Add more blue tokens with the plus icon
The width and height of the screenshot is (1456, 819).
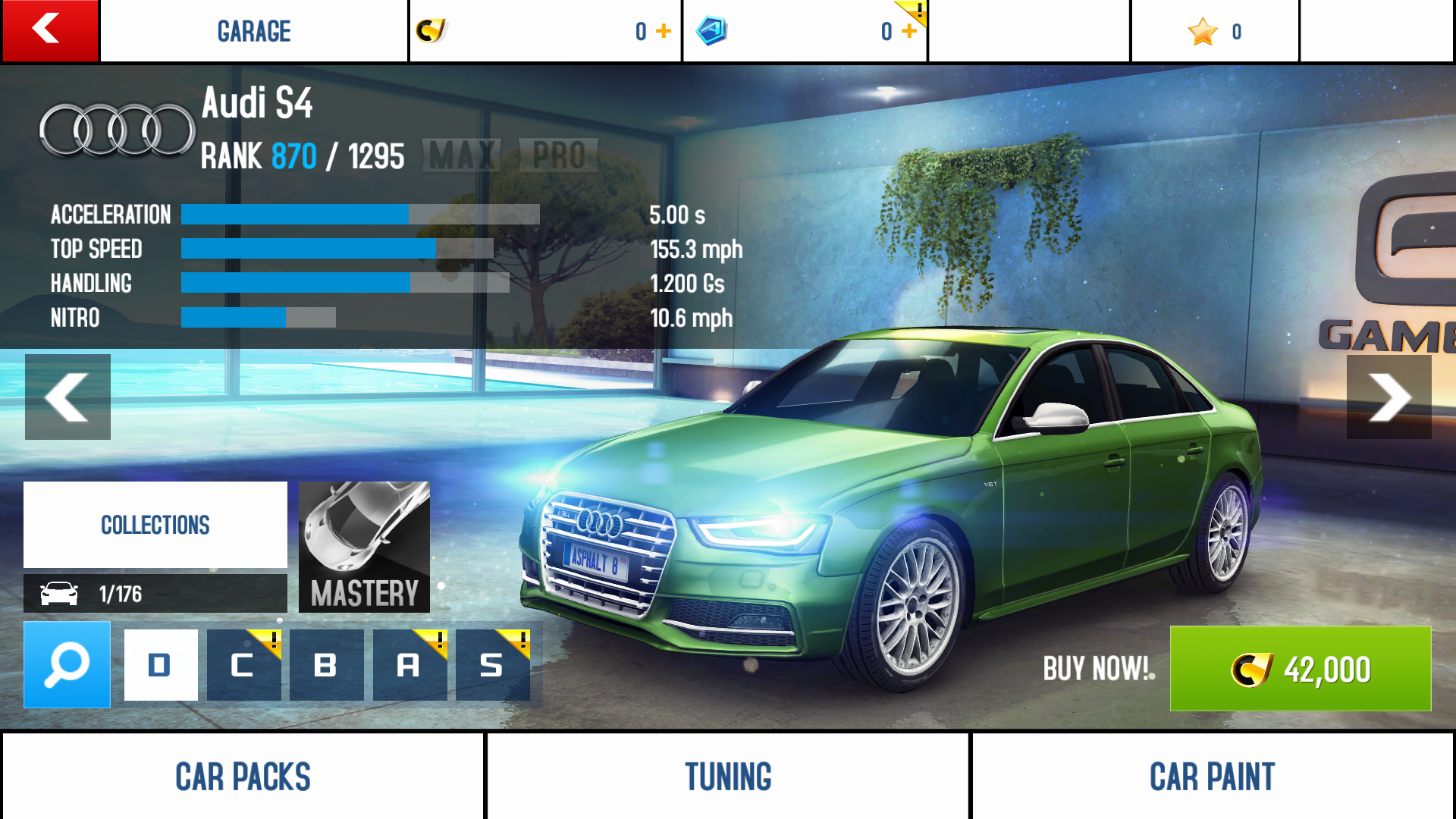pyautogui.click(x=908, y=31)
